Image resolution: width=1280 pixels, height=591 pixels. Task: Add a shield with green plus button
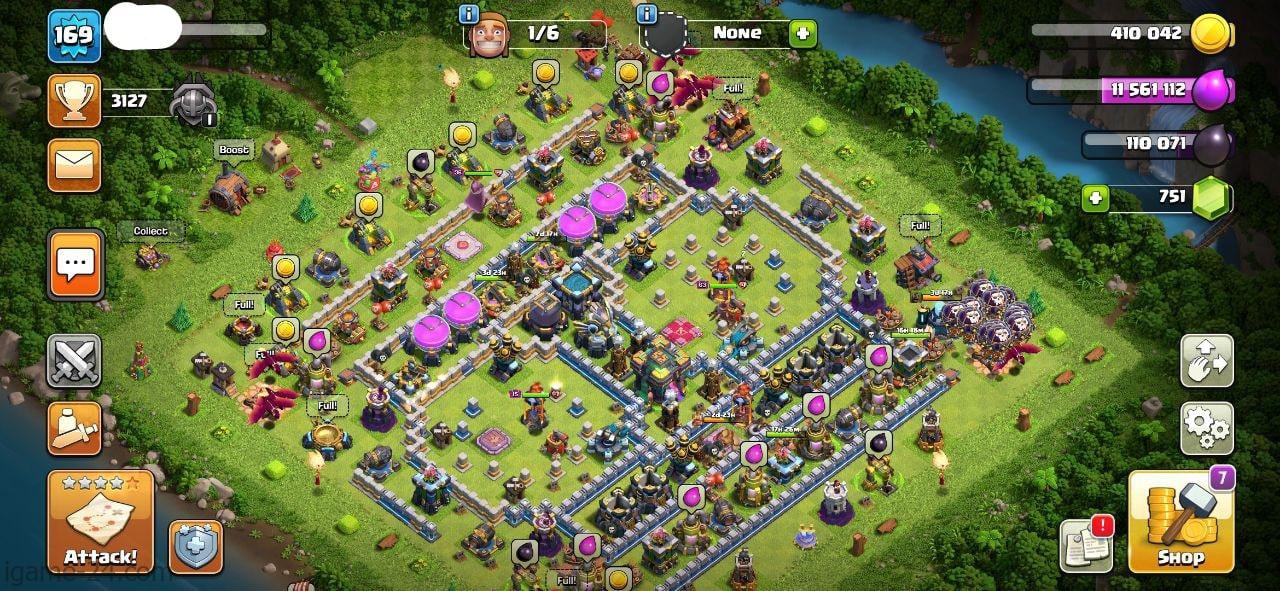pos(803,33)
